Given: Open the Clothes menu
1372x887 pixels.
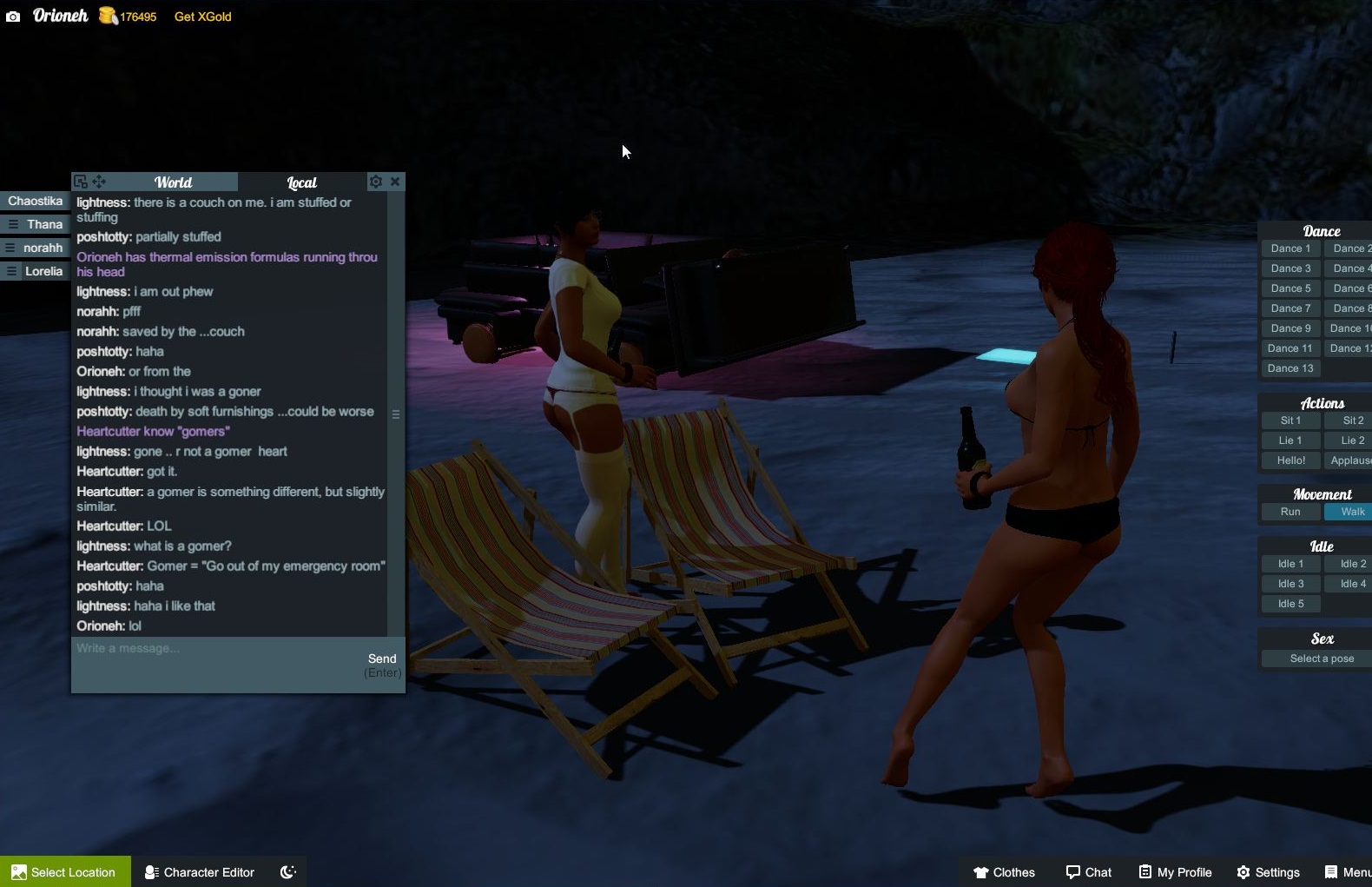Looking at the screenshot, I should click(x=1005, y=872).
